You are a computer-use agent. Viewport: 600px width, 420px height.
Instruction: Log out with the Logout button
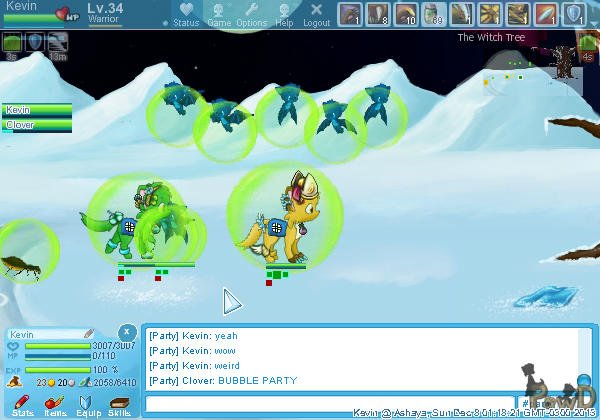pos(316,14)
